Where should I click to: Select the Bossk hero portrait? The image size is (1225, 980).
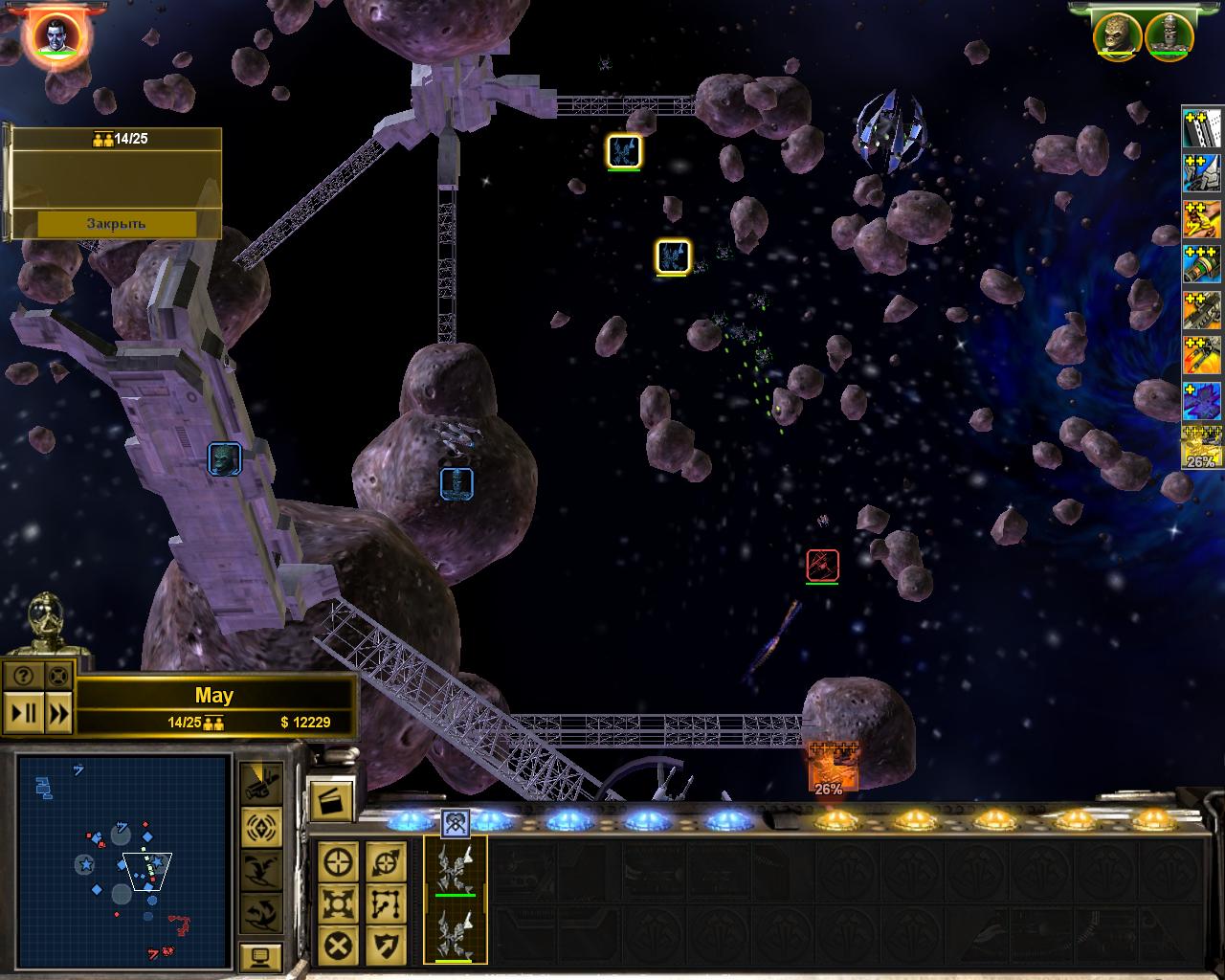(1117, 35)
